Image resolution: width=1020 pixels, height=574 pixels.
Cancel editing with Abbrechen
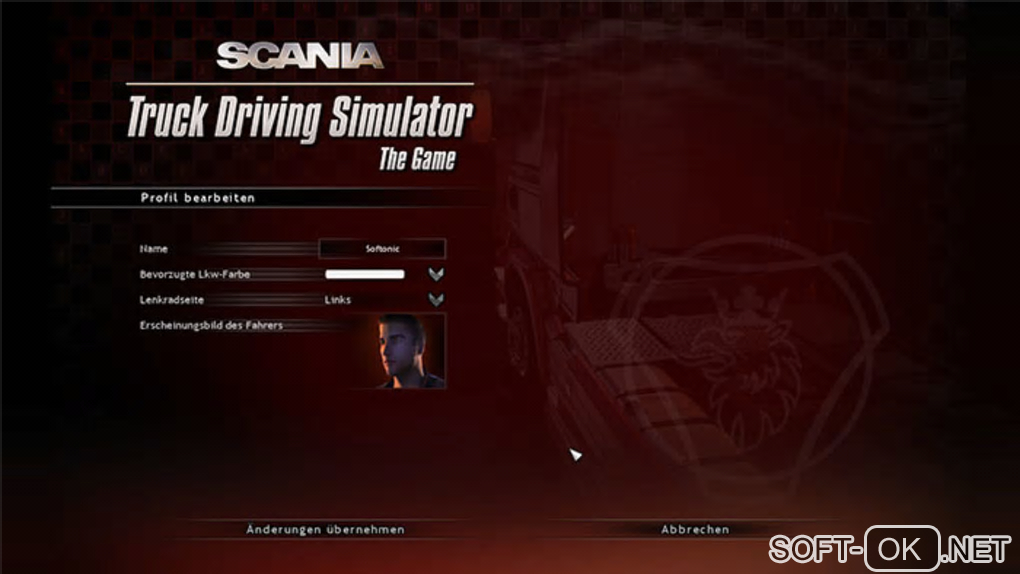[x=695, y=529]
